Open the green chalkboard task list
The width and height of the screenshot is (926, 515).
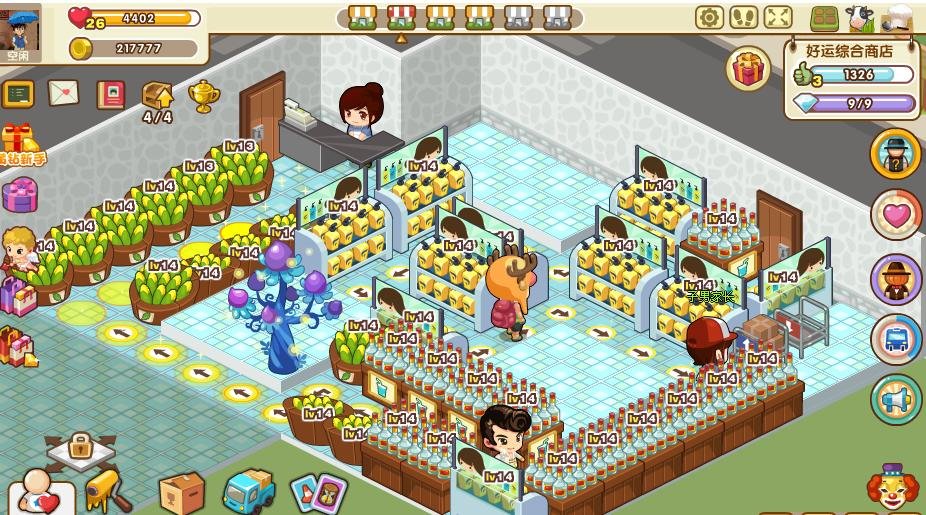tap(18, 94)
